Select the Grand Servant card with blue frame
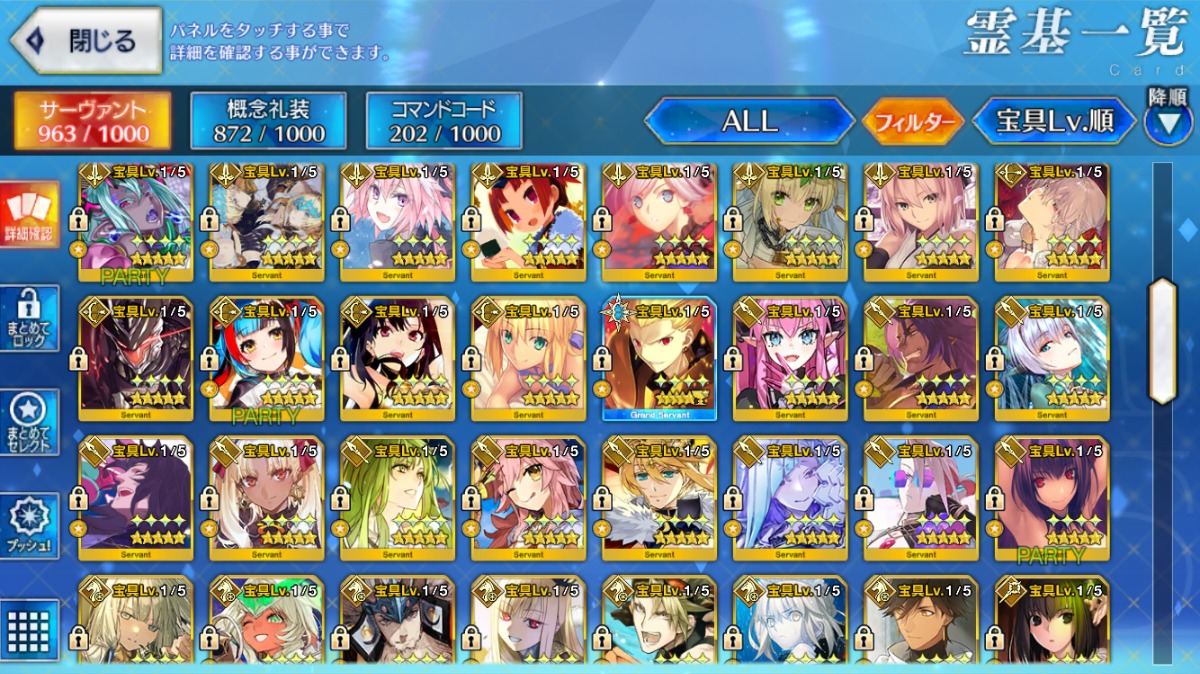 [659, 358]
